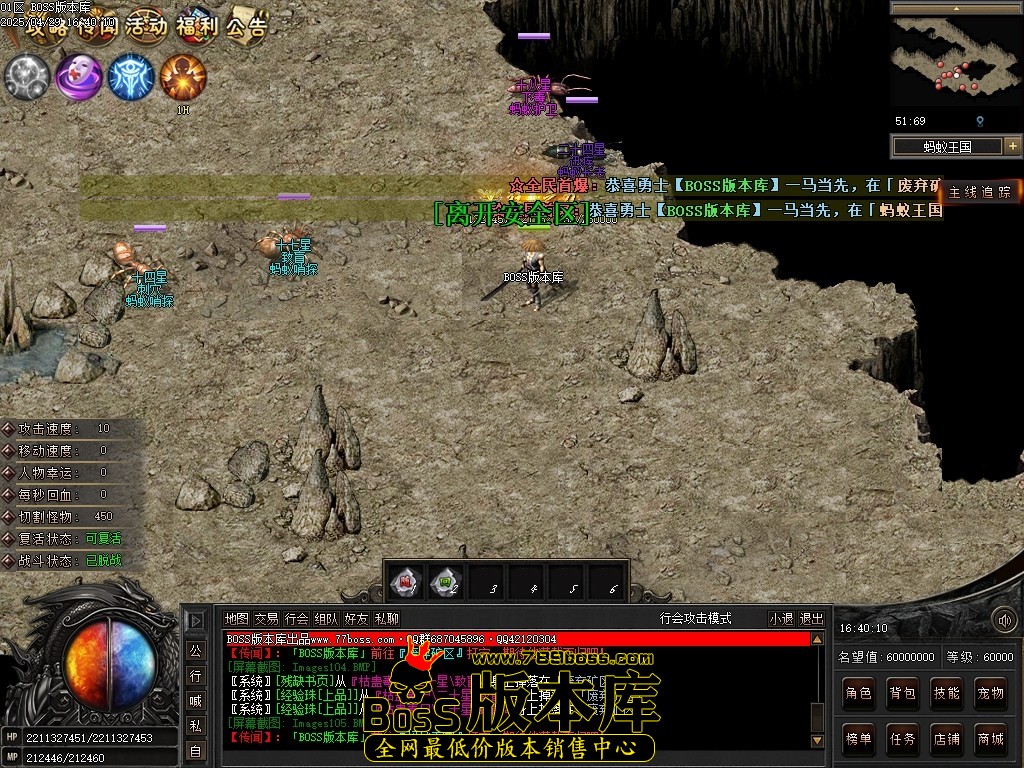Click the plus button beside 蚂蚁王国
Viewport: 1024px width, 768px height.
pyautogui.click(x=1012, y=146)
